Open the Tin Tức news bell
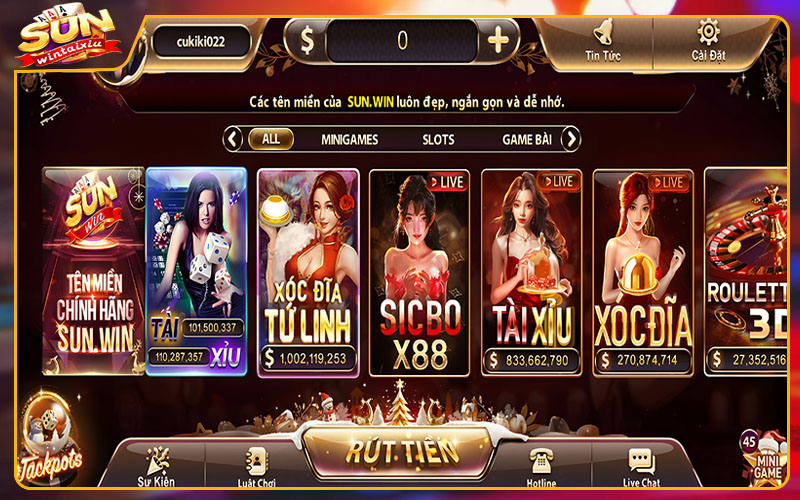Viewport: 800px width, 500px height. (x=602, y=38)
